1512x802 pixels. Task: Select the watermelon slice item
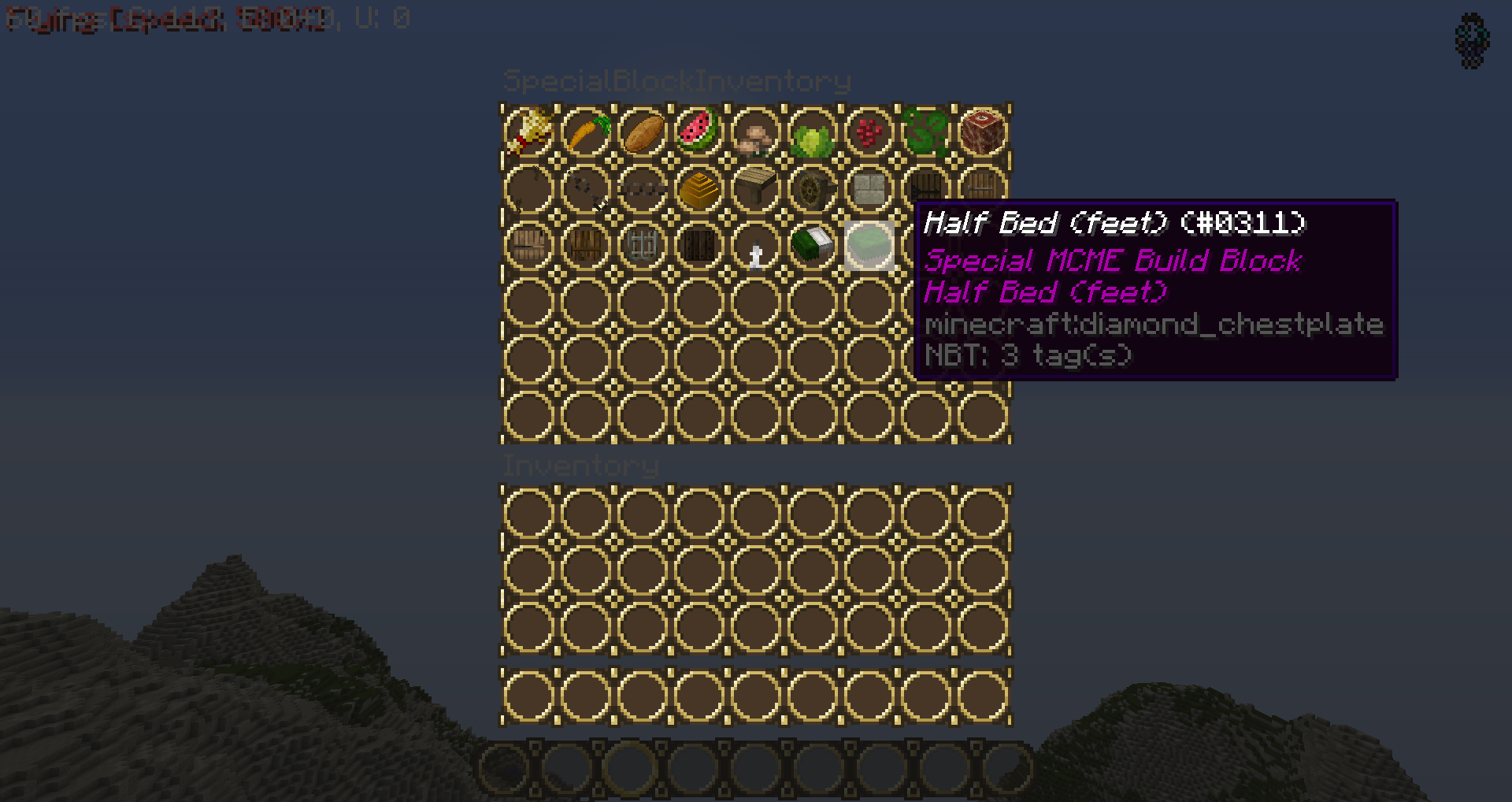(699, 132)
